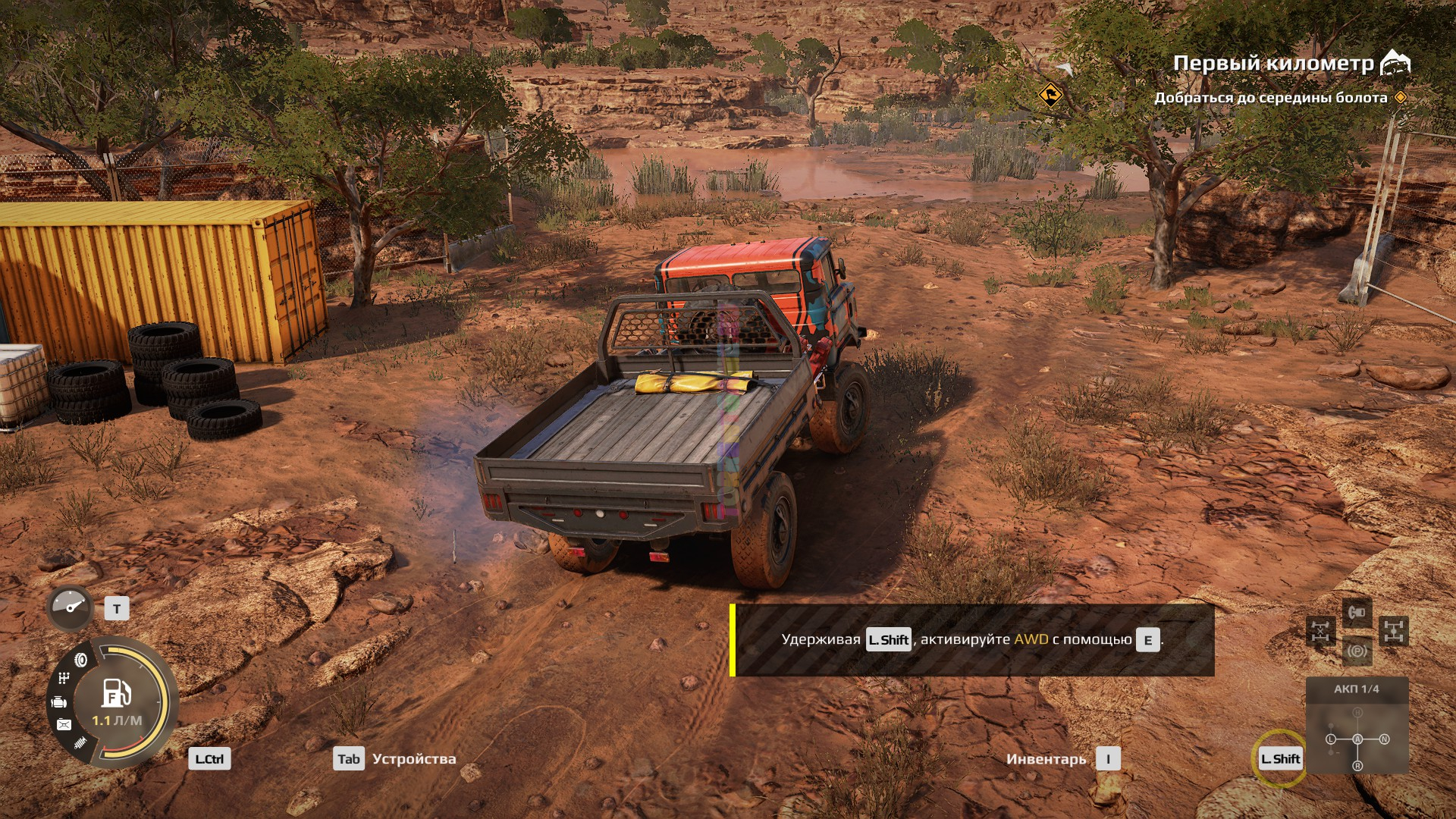Image resolution: width=1456 pixels, height=819 pixels.
Task: Select the Auto (A) gear position
Action: pyautogui.click(x=1357, y=739)
